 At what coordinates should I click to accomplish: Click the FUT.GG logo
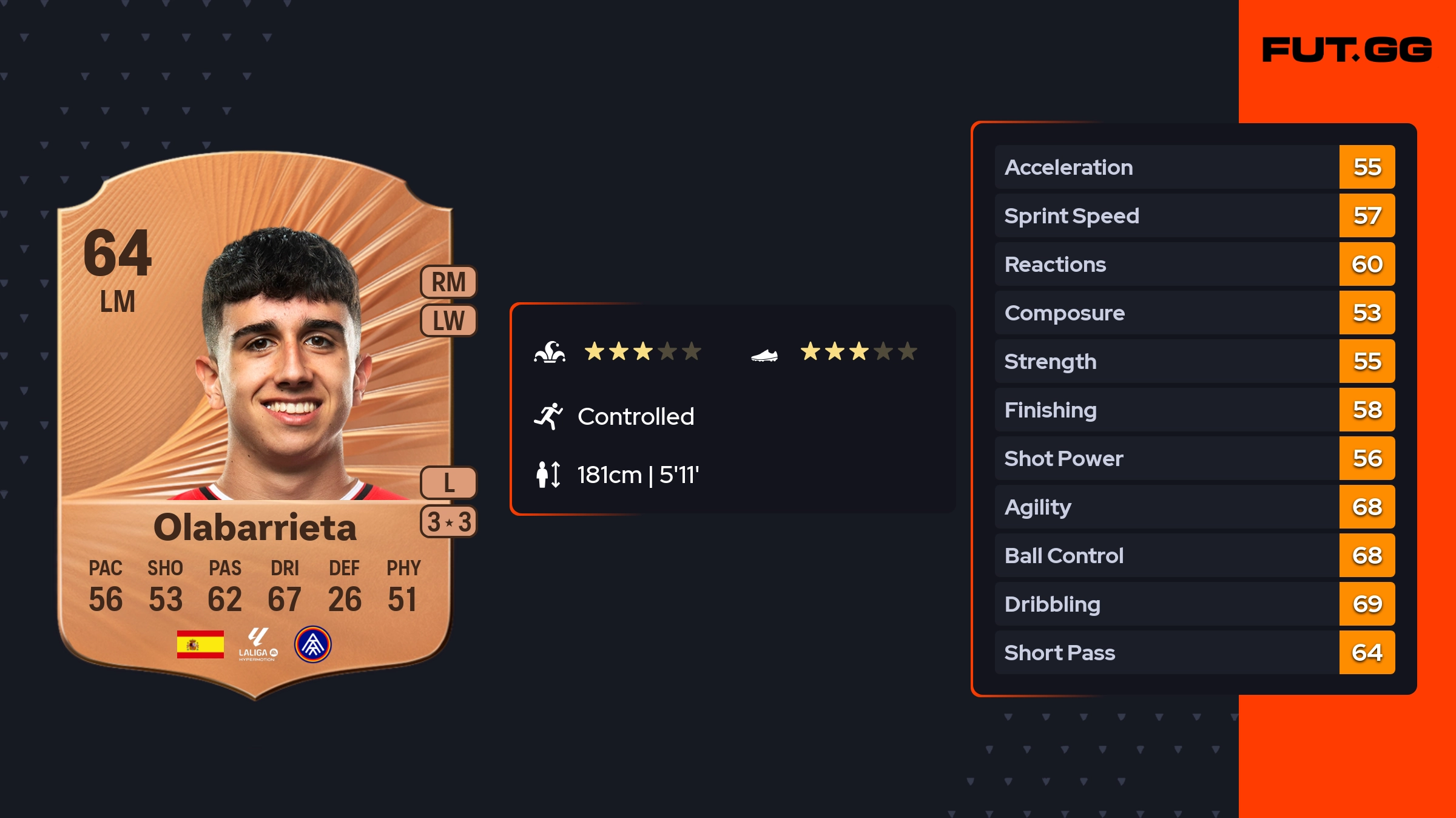pos(1347,50)
